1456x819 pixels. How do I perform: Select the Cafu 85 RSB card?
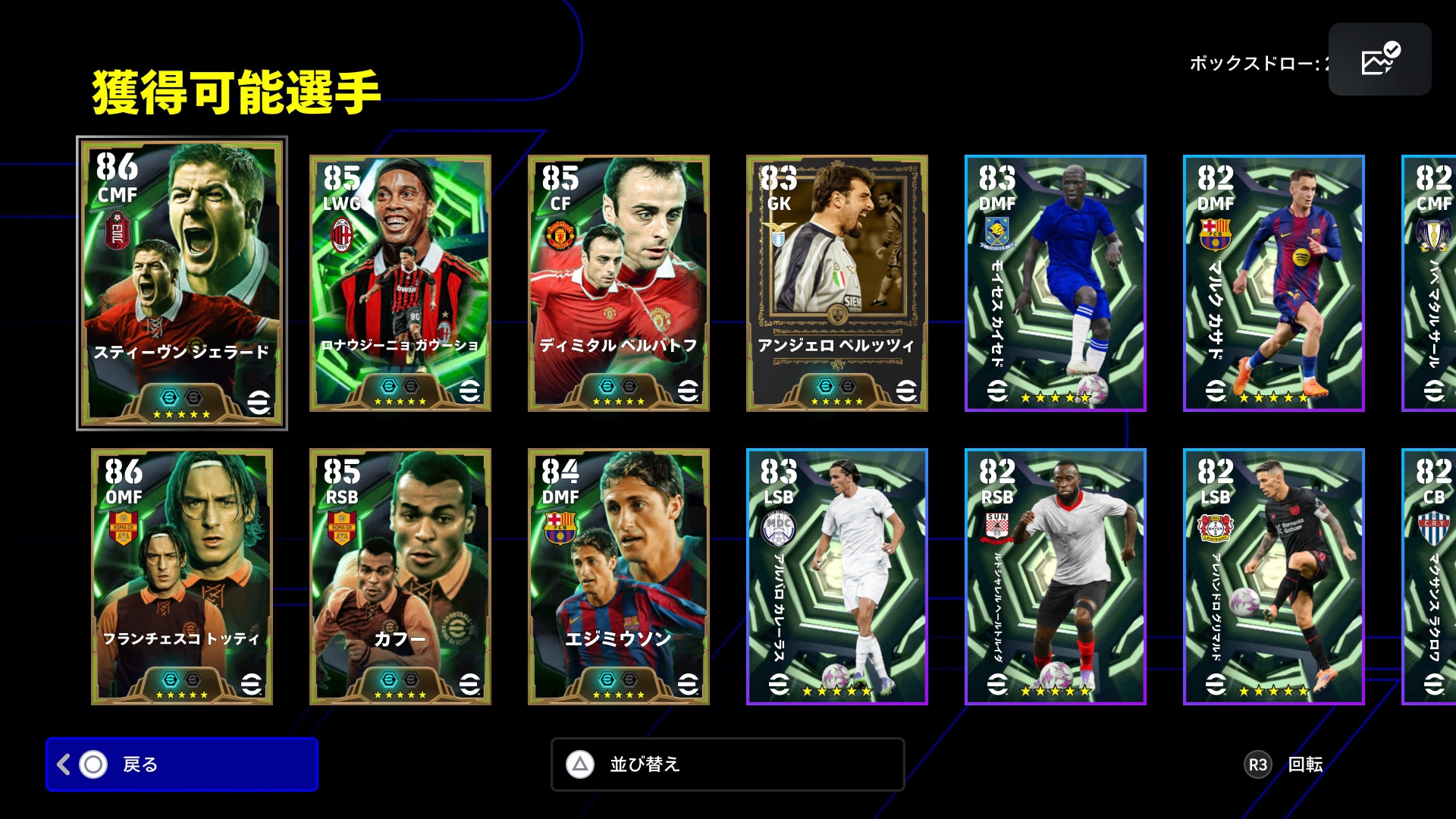tap(400, 576)
